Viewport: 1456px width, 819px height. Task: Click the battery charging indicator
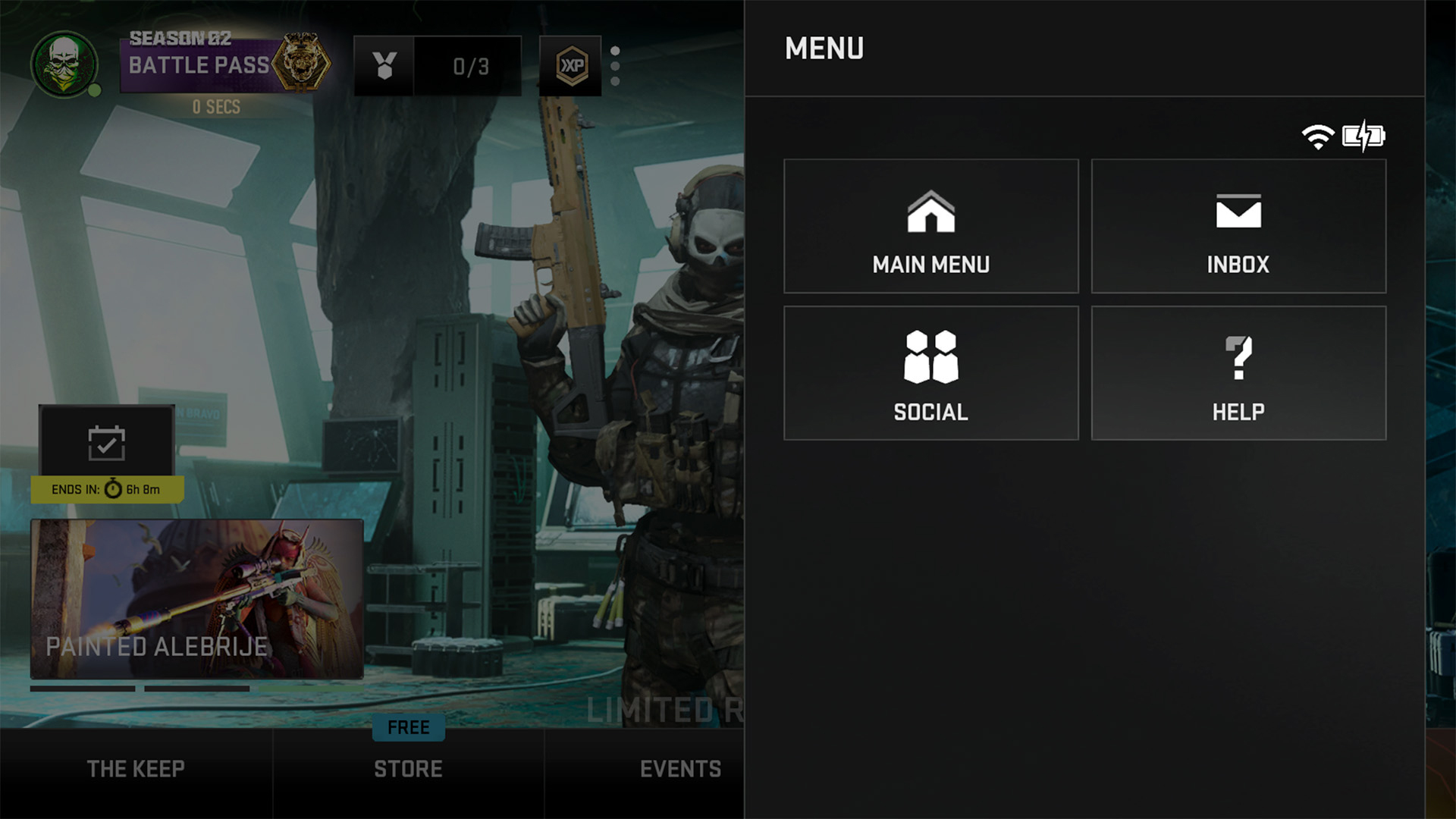(x=1363, y=136)
